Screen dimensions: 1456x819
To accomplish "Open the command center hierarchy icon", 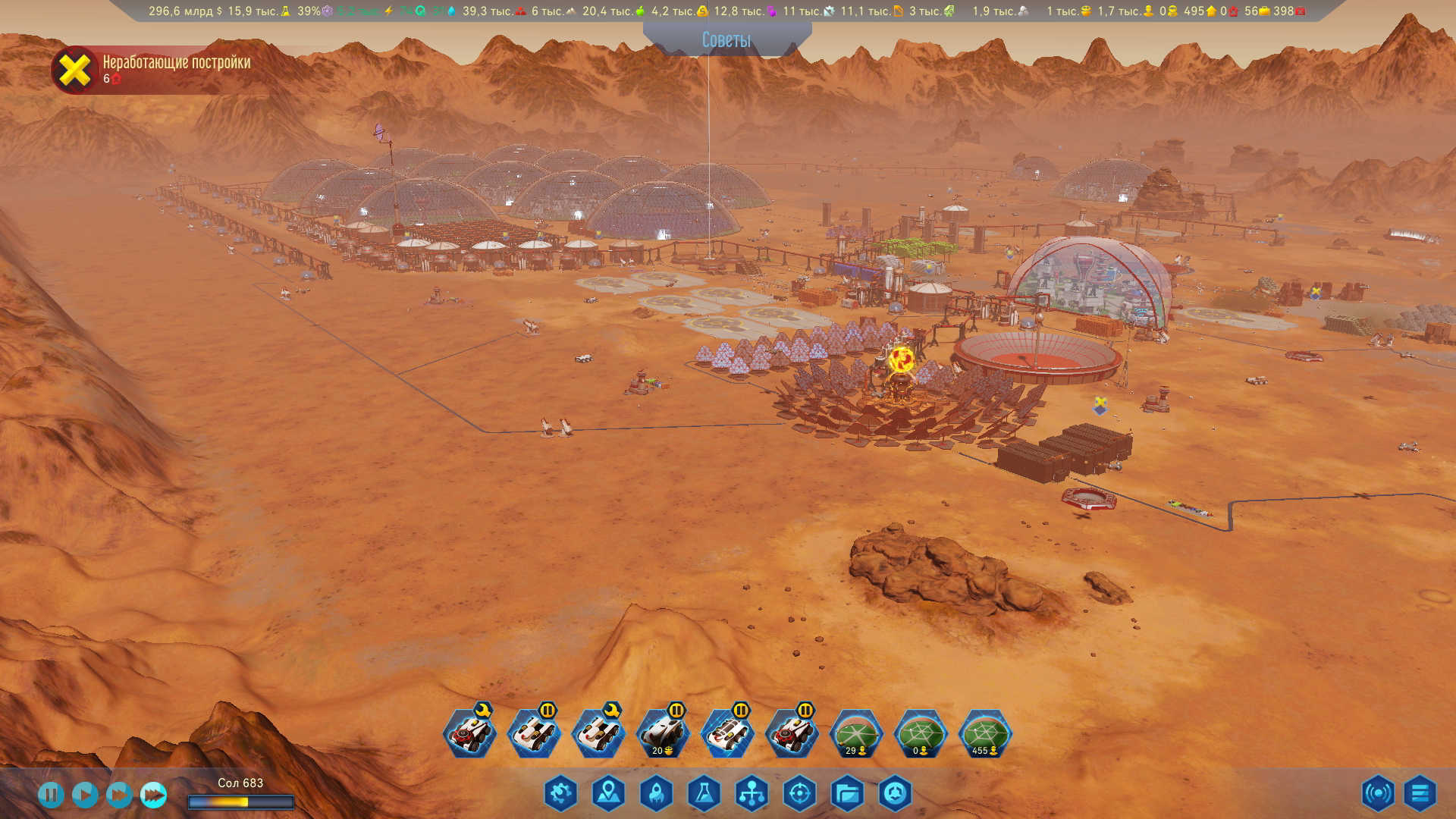I will pyautogui.click(x=752, y=794).
